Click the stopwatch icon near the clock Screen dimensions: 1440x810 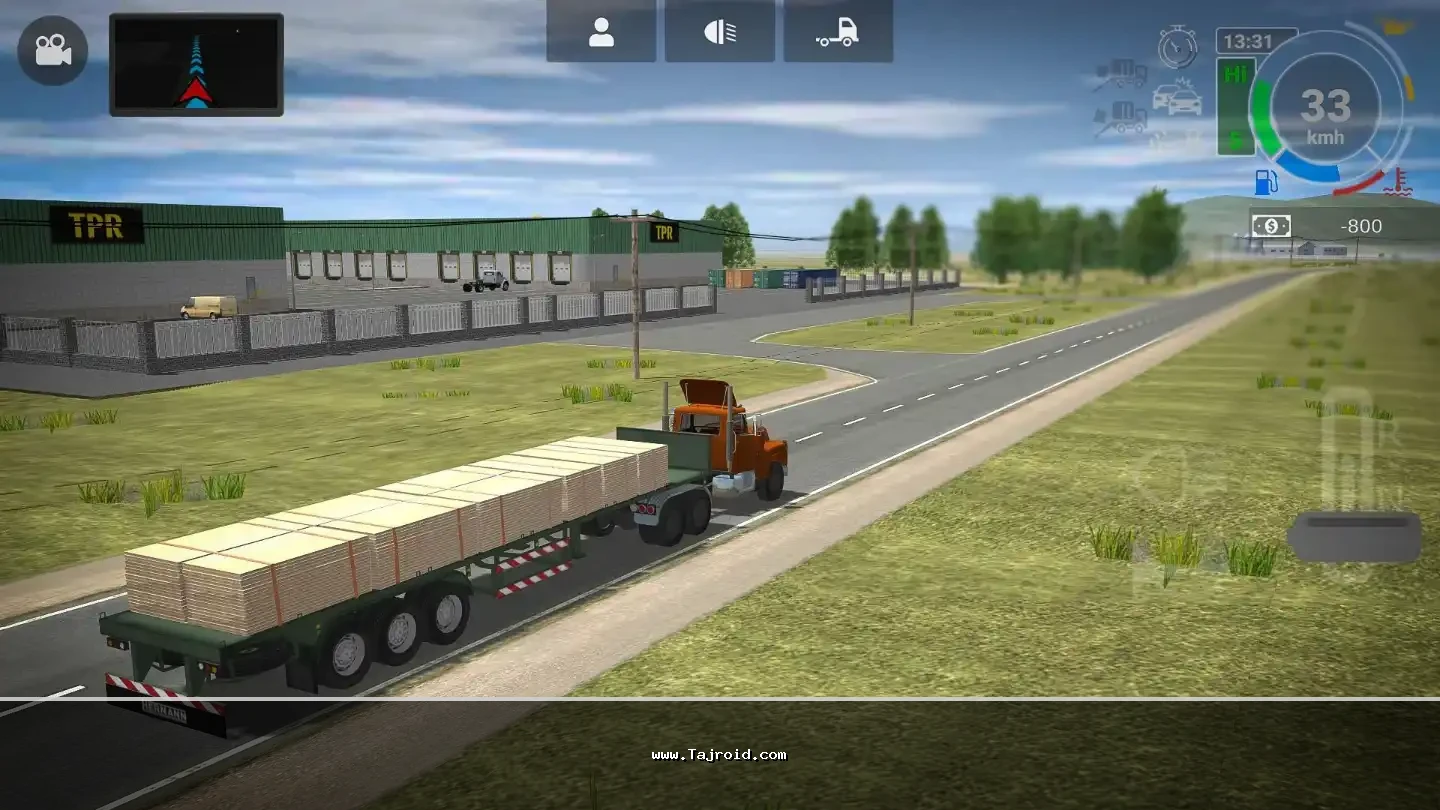(1177, 47)
